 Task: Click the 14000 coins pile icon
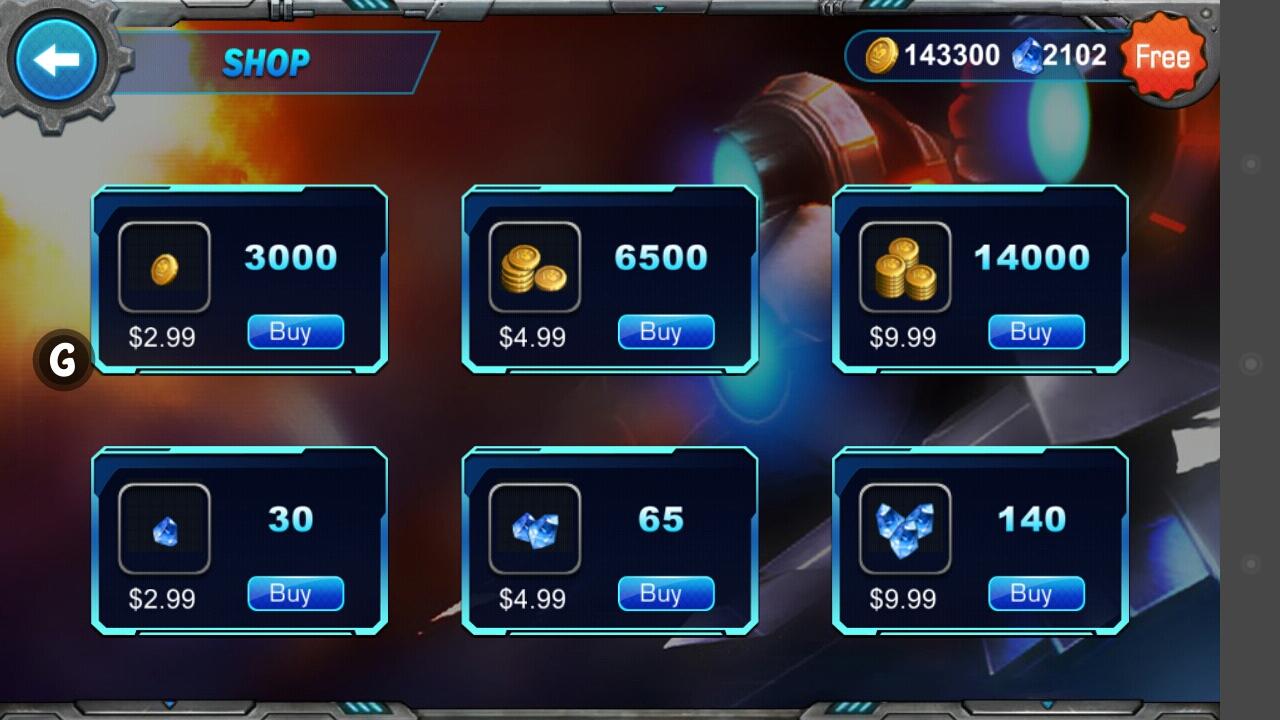[x=904, y=265]
